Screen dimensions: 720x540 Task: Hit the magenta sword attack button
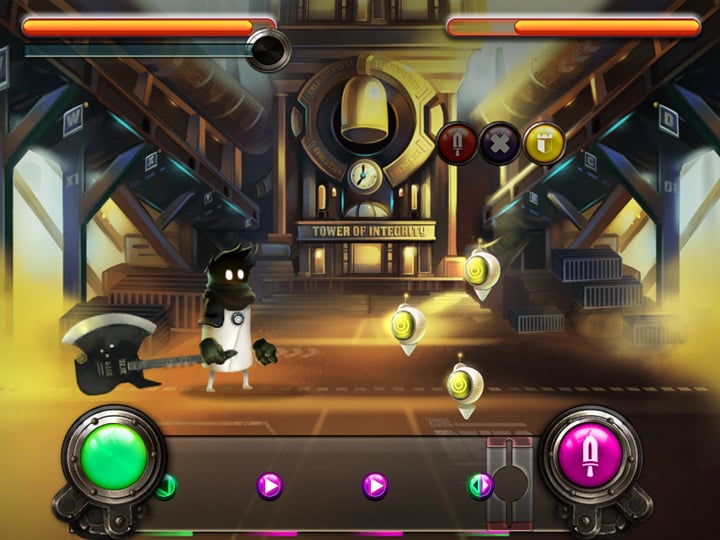(x=590, y=456)
